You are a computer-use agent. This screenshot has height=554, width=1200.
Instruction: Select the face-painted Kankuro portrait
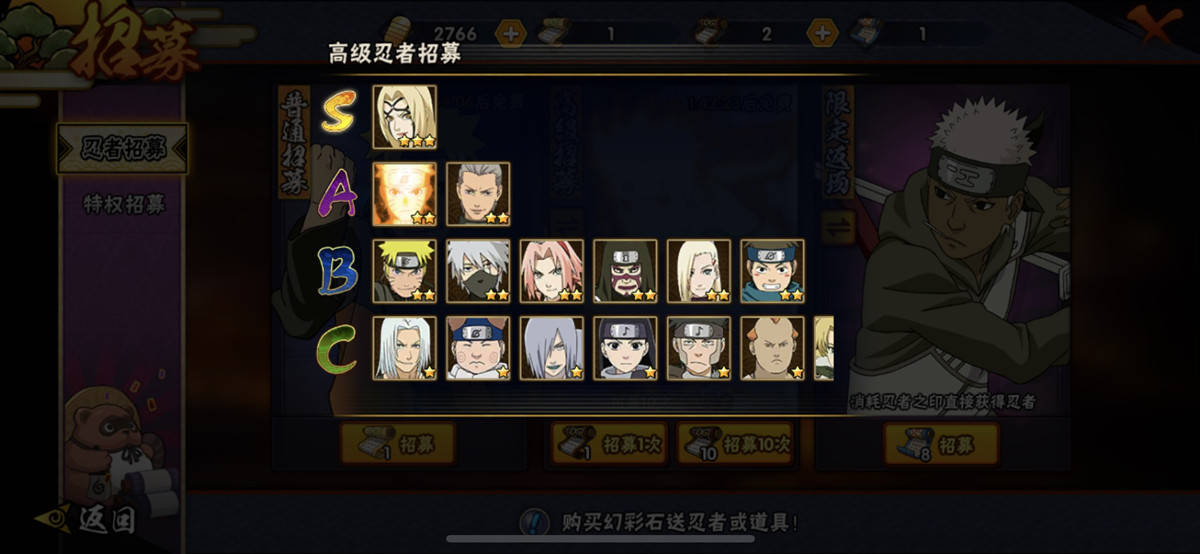click(x=626, y=271)
